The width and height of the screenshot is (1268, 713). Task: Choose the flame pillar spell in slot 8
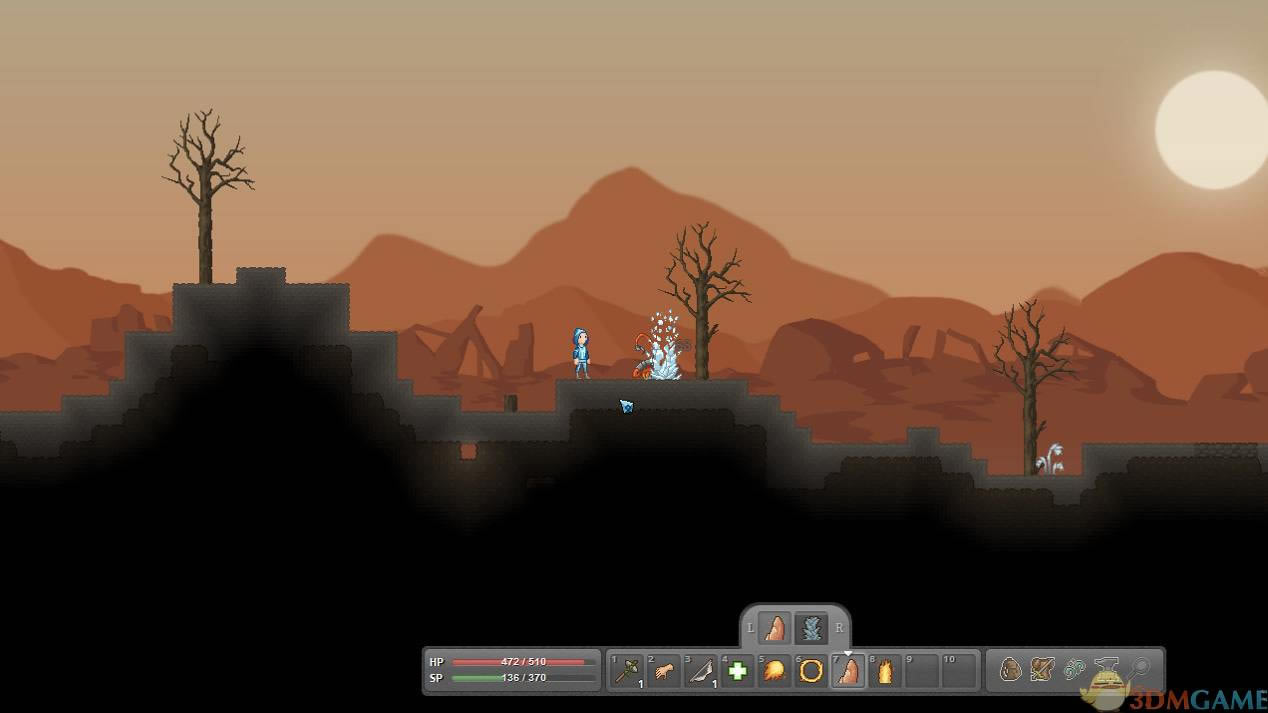(x=885, y=670)
